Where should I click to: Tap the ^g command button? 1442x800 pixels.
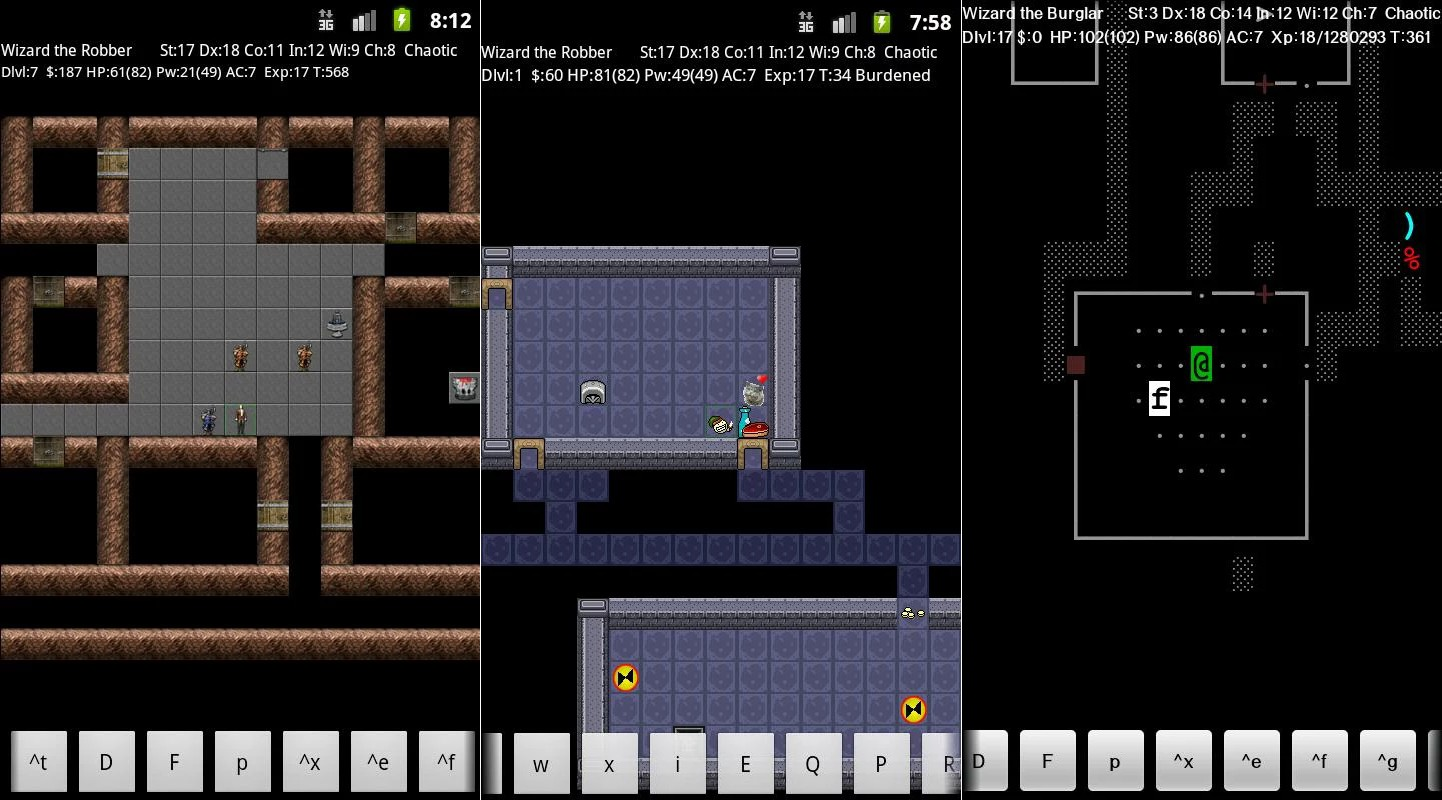pyautogui.click(x=1388, y=762)
